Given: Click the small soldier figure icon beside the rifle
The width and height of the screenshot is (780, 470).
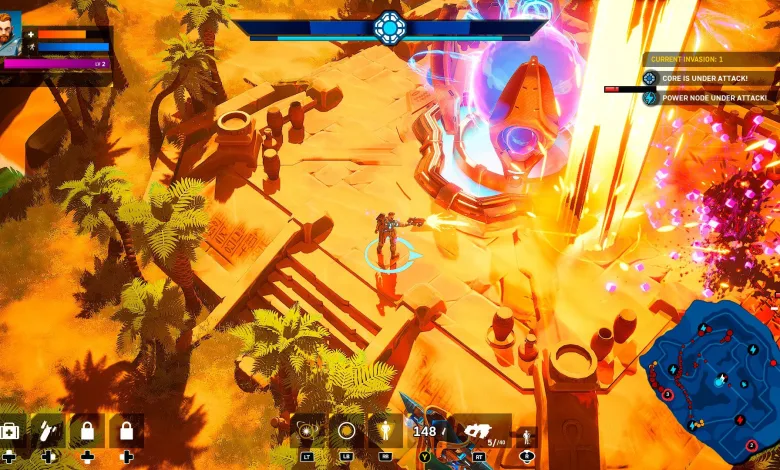Looking at the screenshot, I should 528,437.
